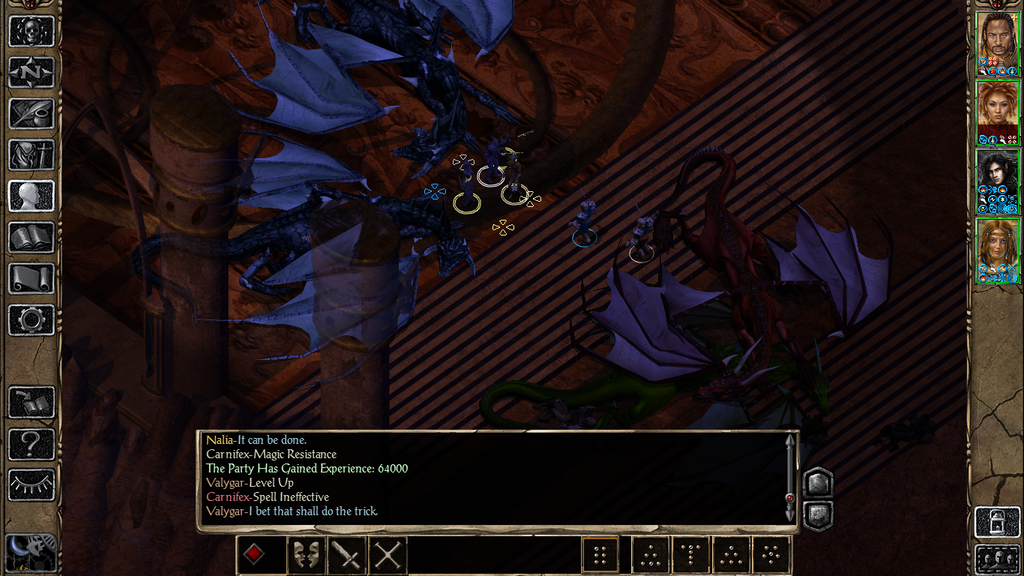Open the priest scroll button
The image size is (1024, 576).
pyautogui.click(x=31, y=278)
